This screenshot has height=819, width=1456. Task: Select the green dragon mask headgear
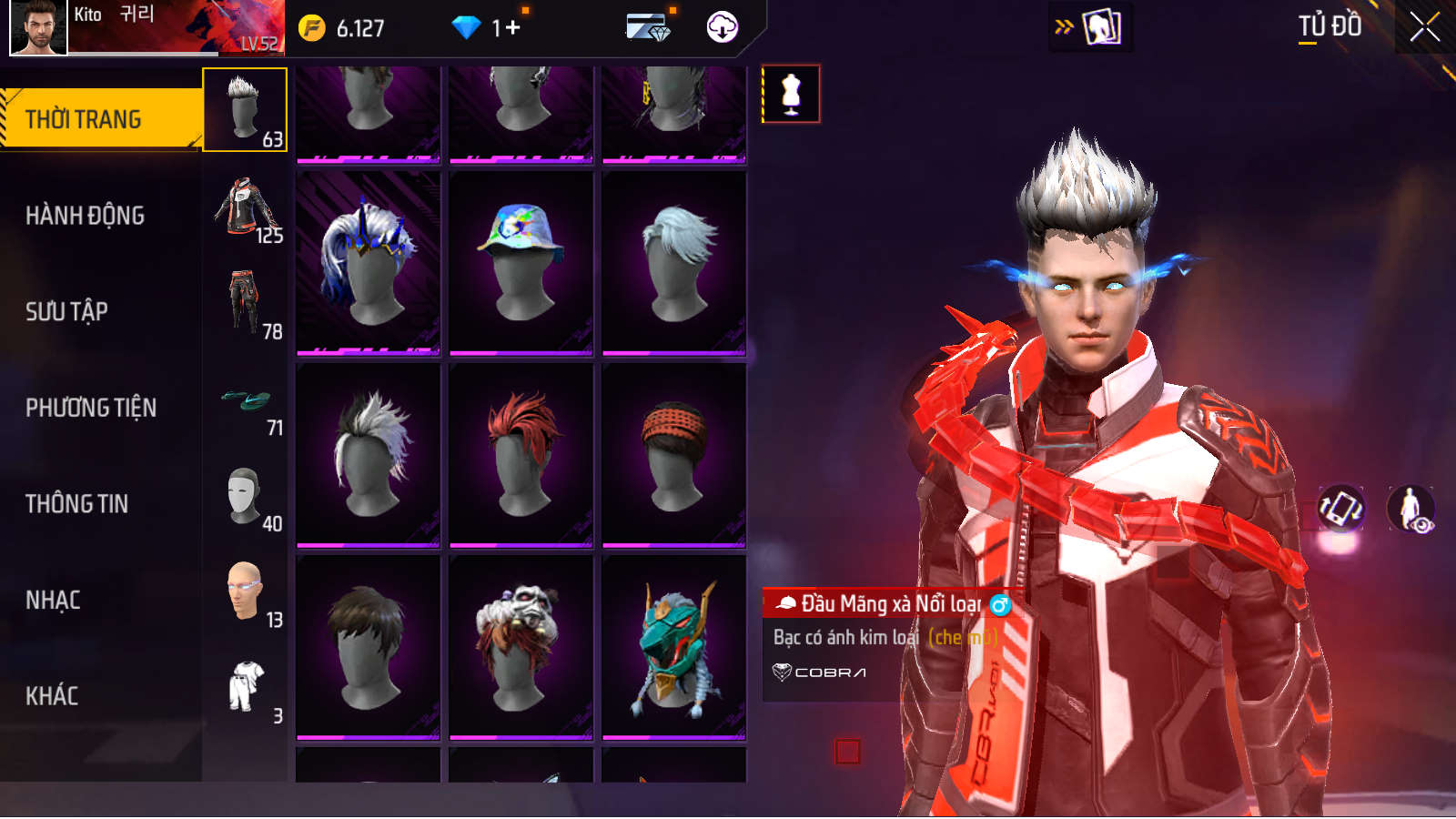(x=673, y=647)
